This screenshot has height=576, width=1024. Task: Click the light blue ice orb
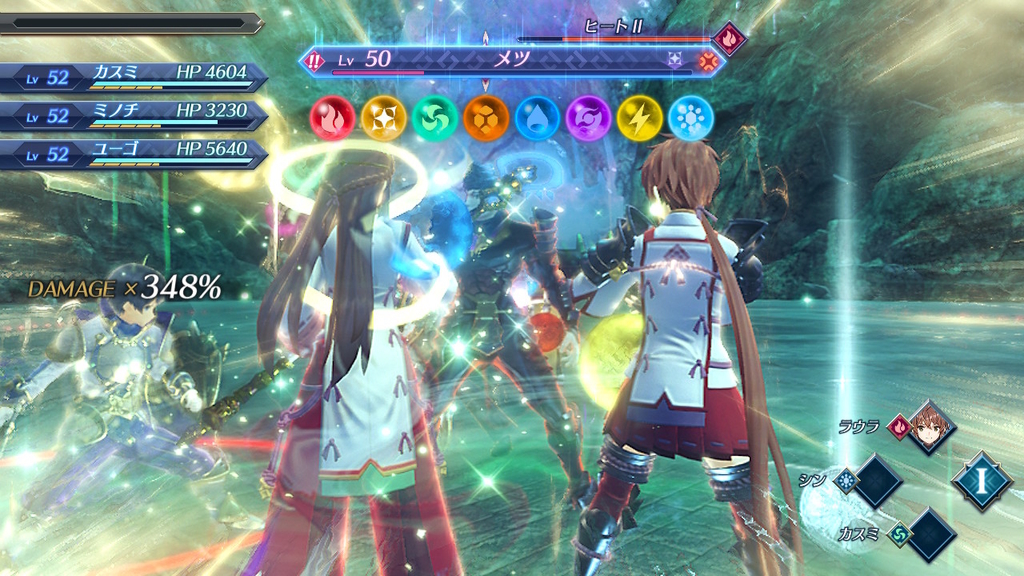click(x=691, y=118)
